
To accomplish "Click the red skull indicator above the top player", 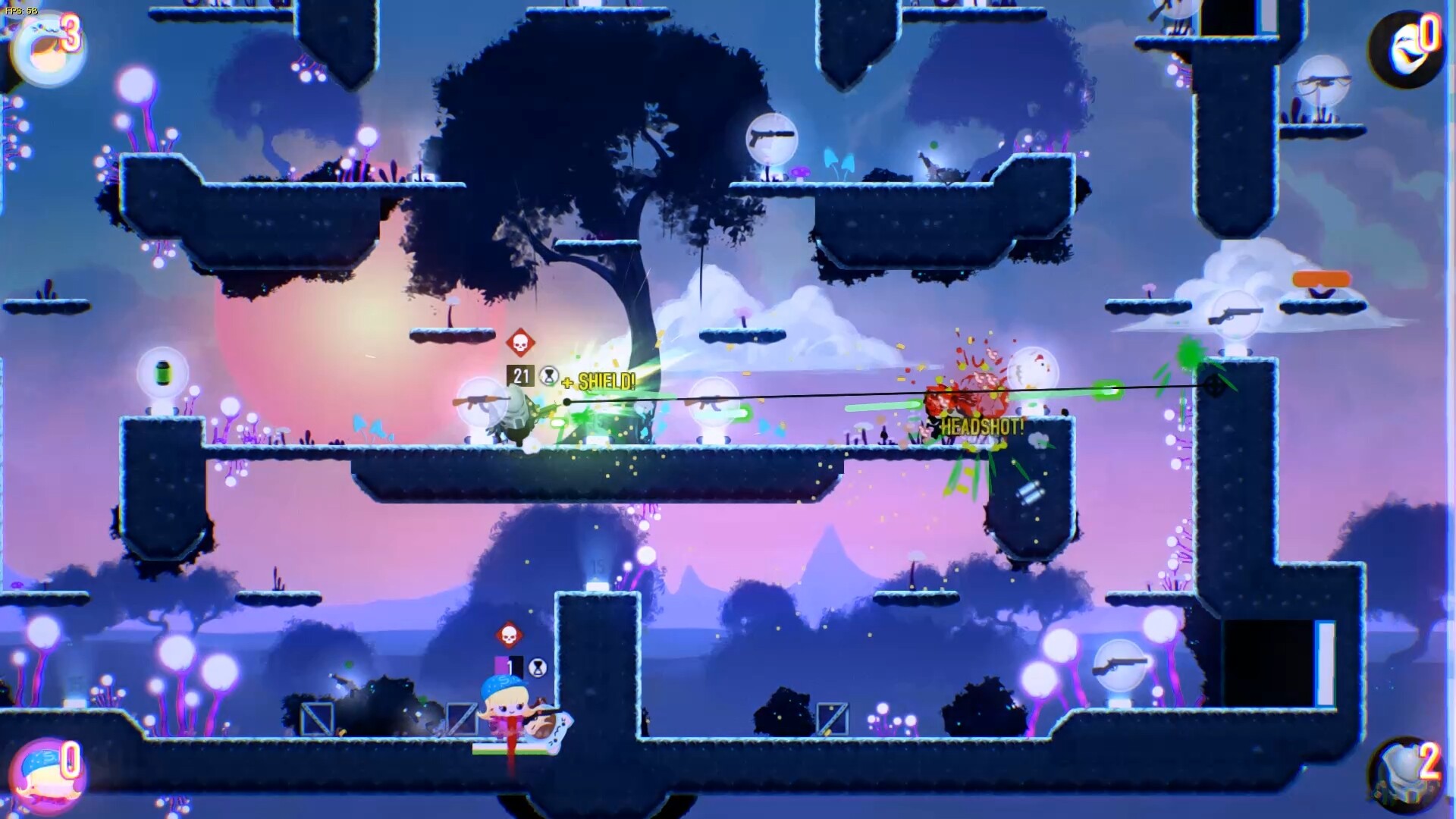I will (519, 342).
